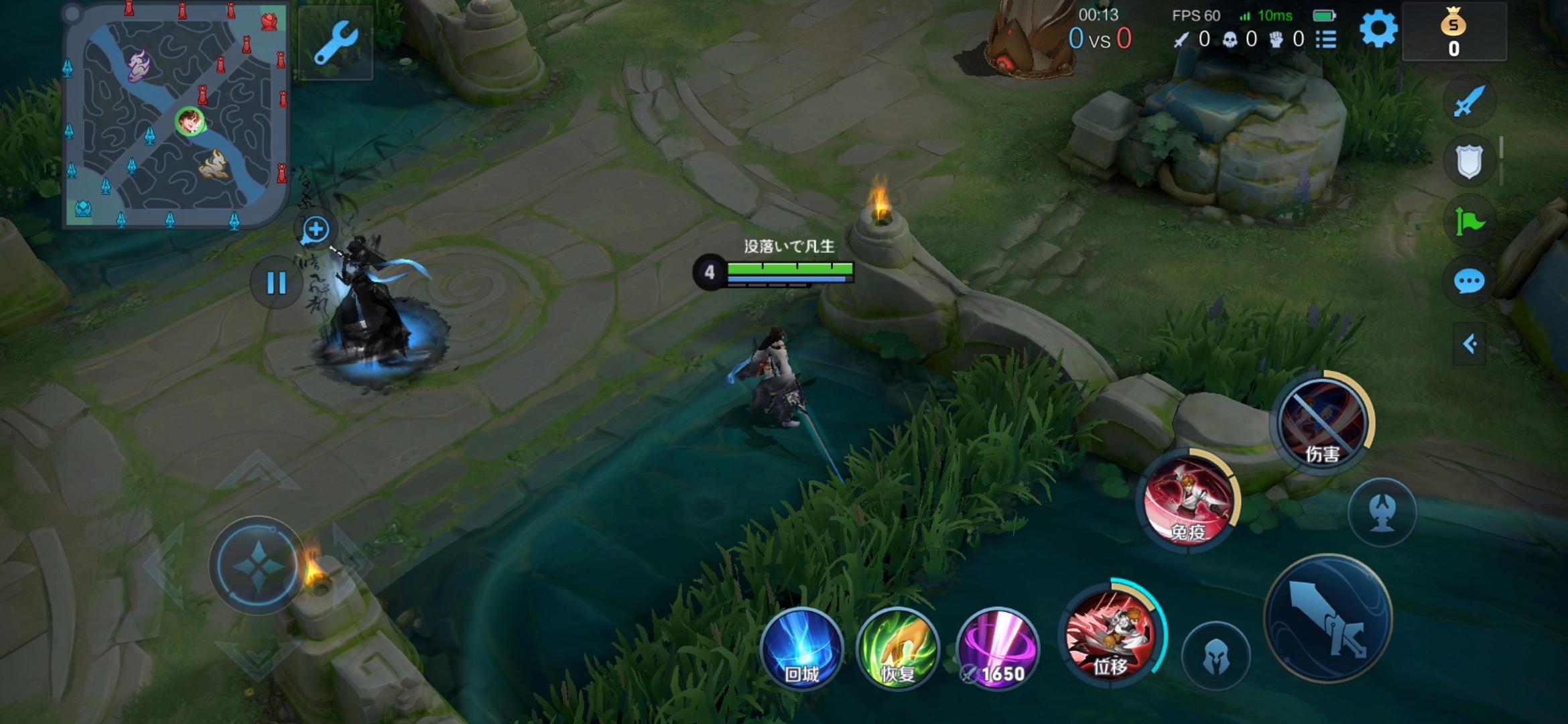Collapse the side panel with arrow

coord(1469,345)
